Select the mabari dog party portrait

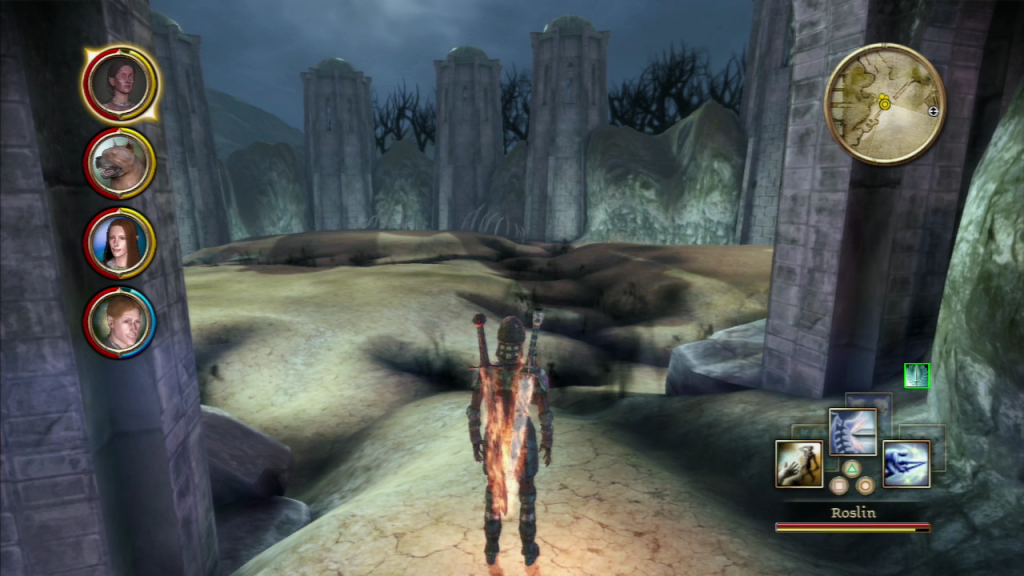[x=120, y=163]
